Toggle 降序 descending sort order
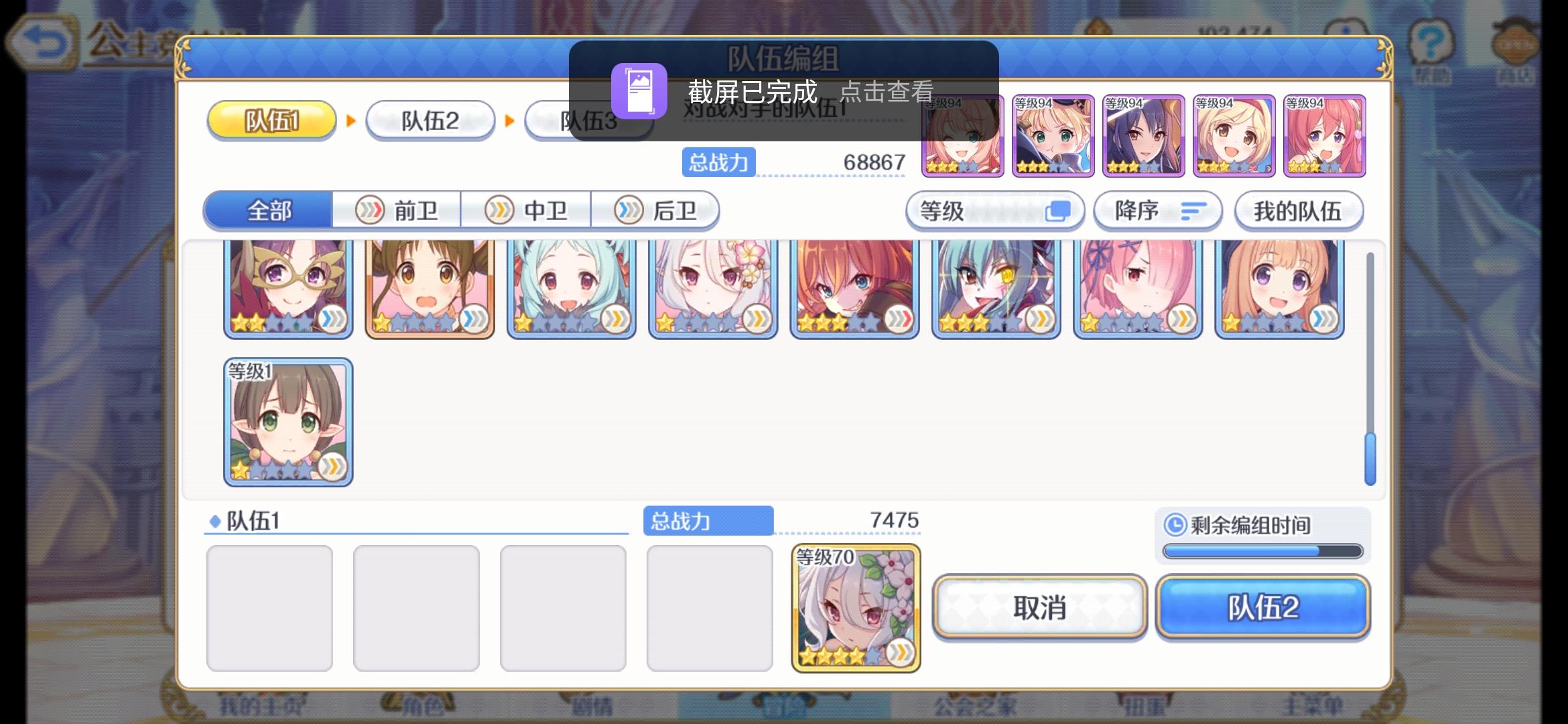 point(1157,210)
